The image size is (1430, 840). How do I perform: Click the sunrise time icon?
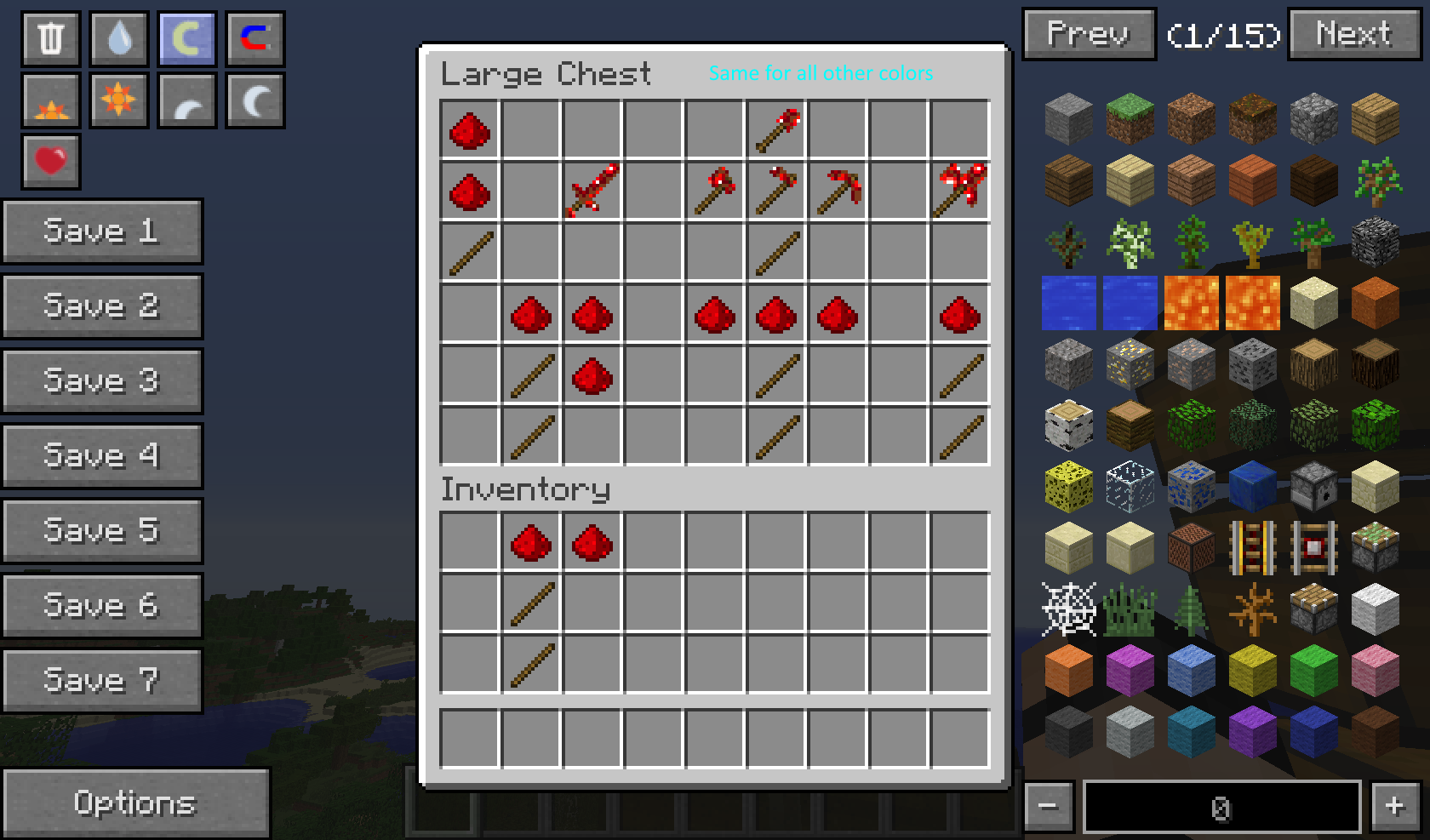(50, 99)
